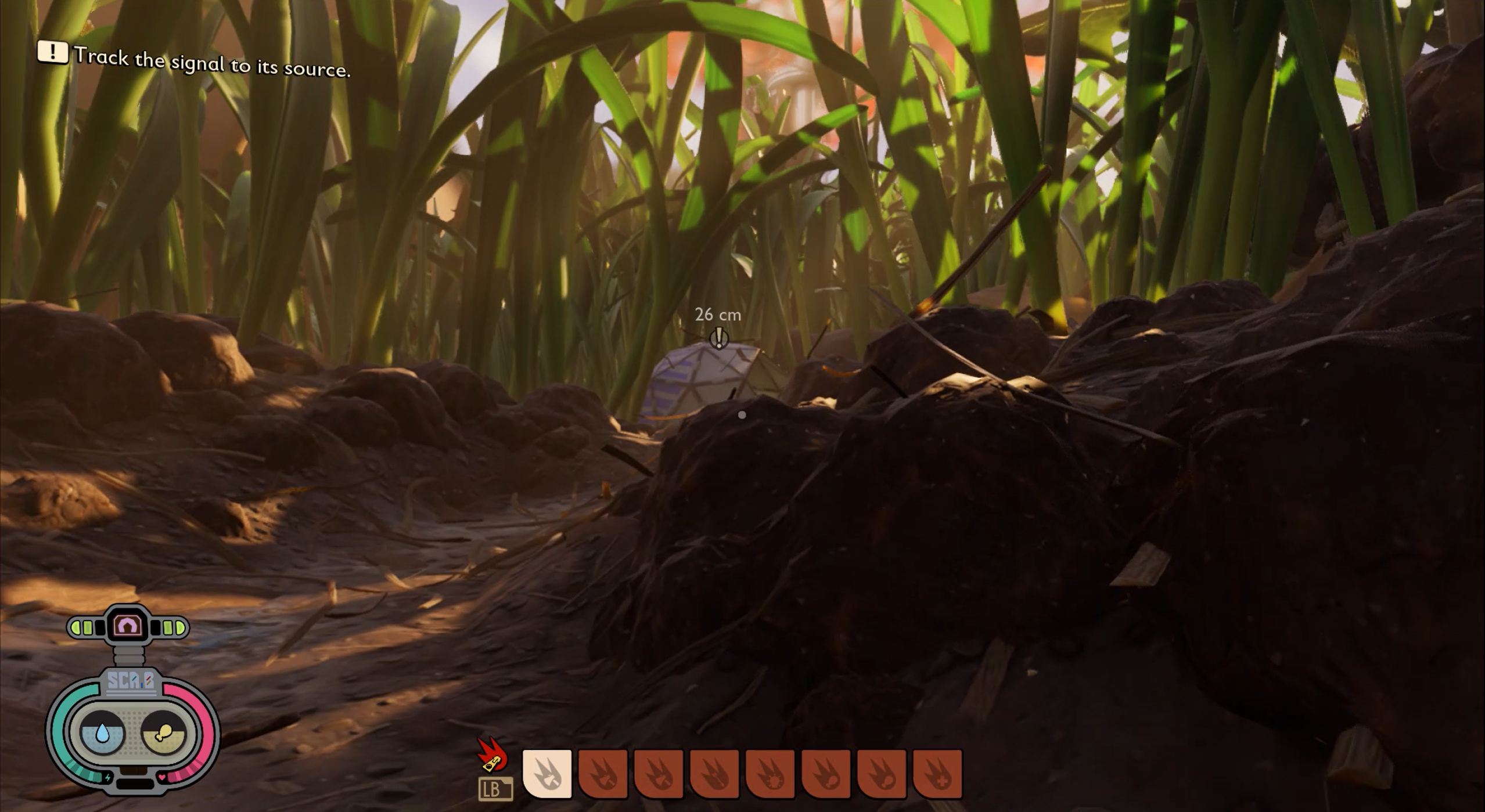Click the lightning stamina symbol on the SCA.B
Viewport: 1485px width, 812px height.
click(108, 777)
